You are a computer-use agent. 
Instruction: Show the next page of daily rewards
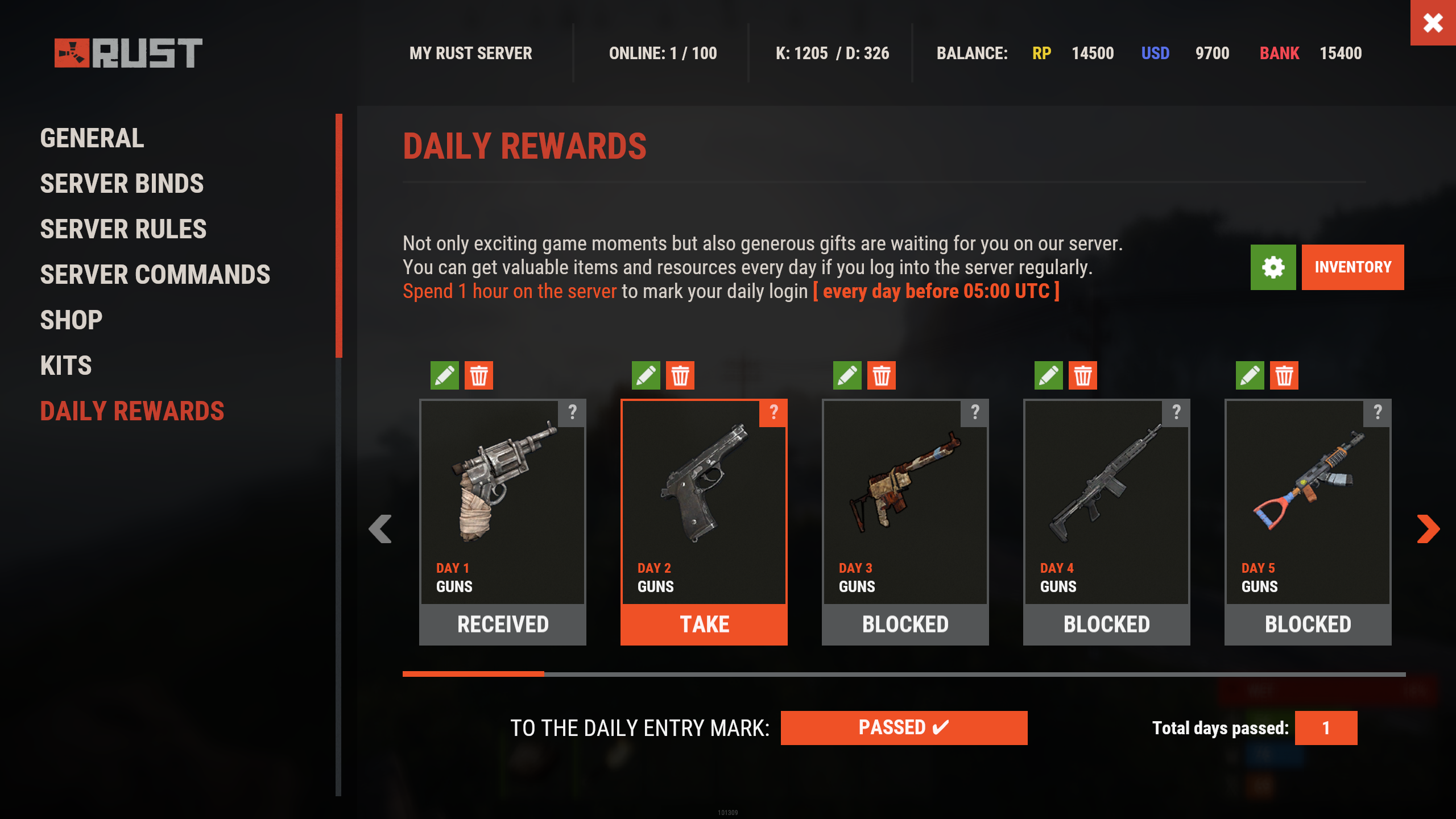1428,530
